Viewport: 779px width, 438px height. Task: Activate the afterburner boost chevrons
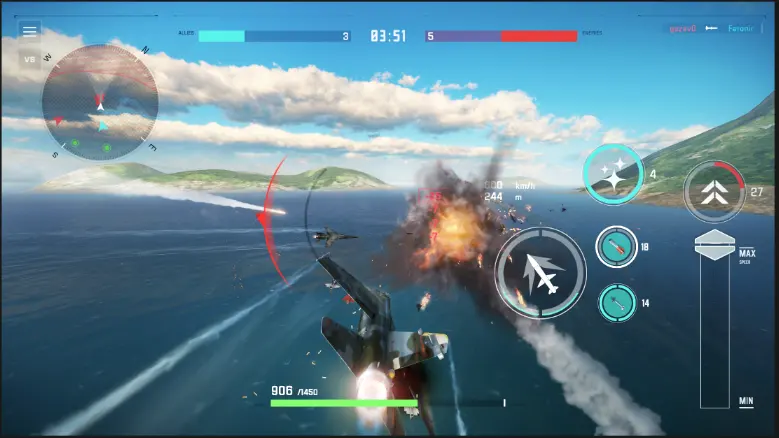(714, 191)
